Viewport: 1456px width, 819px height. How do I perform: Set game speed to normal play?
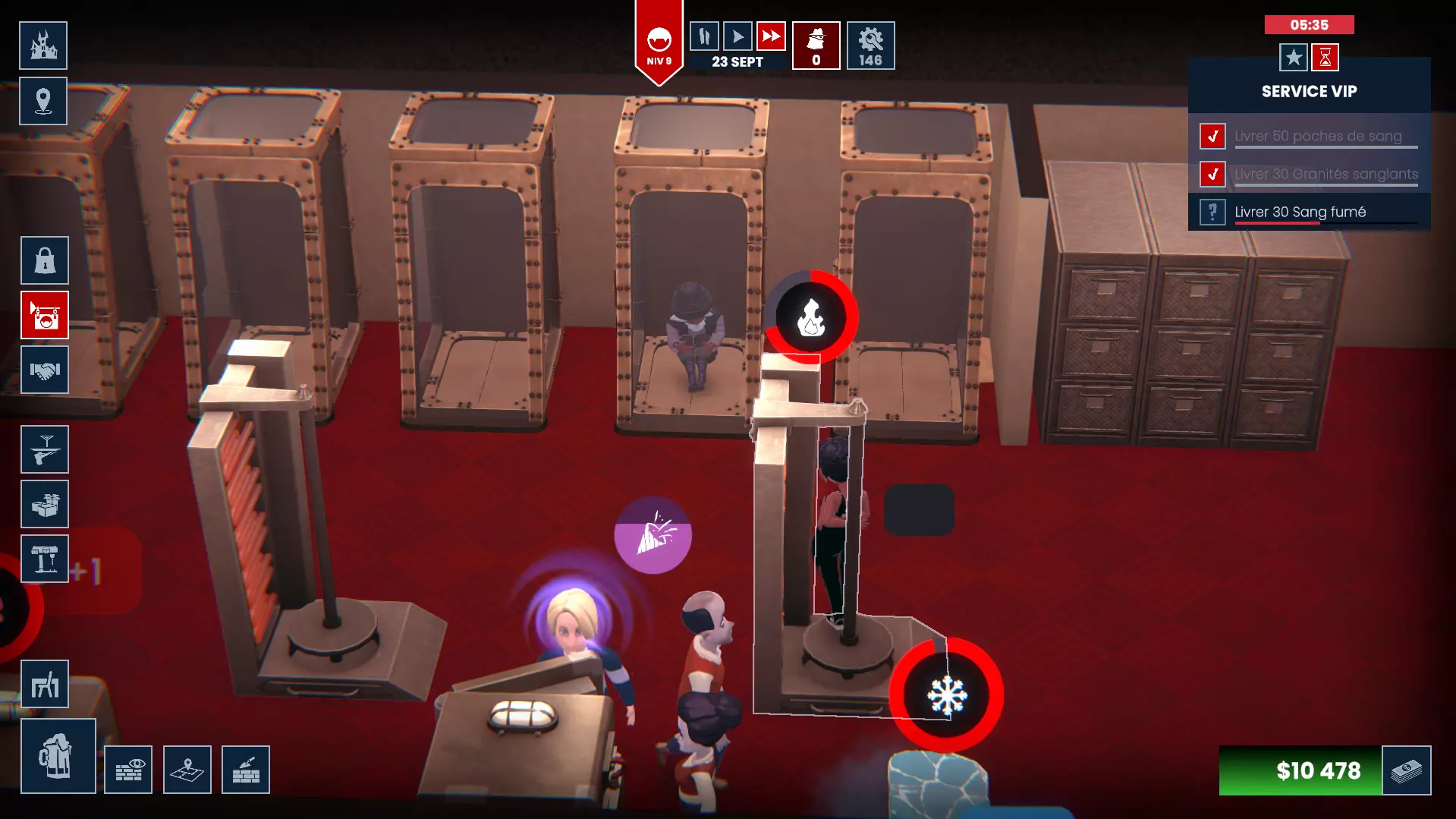click(x=737, y=36)
